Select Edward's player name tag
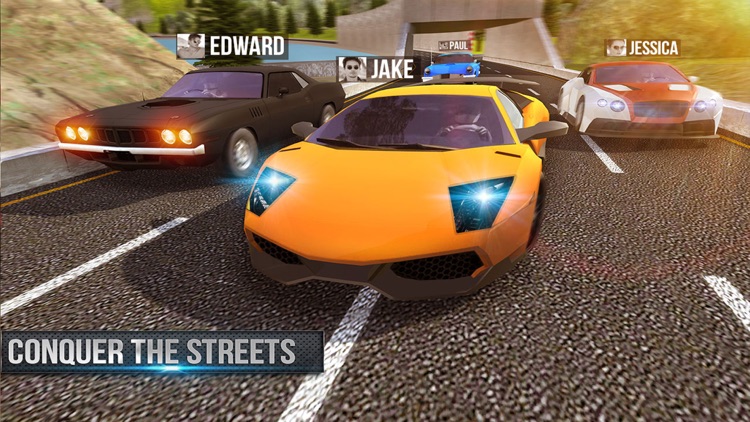The image size is (750, 422). tap(232, 46)
